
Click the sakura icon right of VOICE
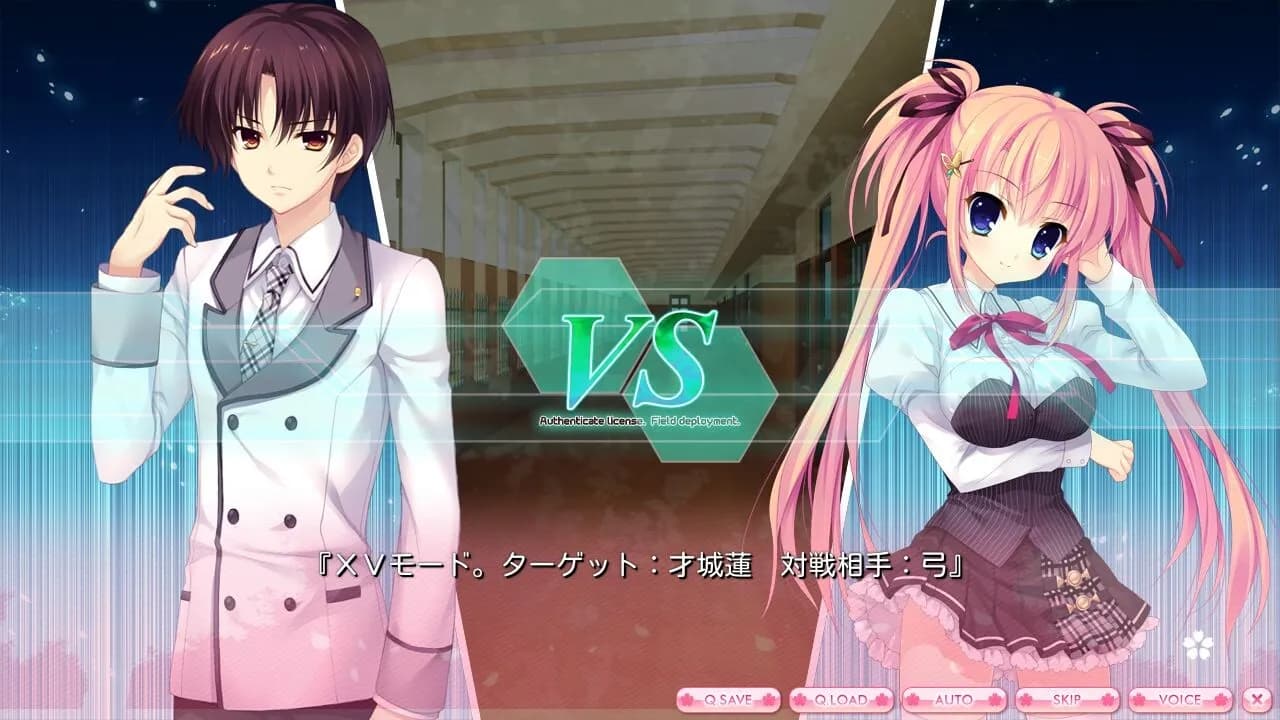(x=1219, y=701)
